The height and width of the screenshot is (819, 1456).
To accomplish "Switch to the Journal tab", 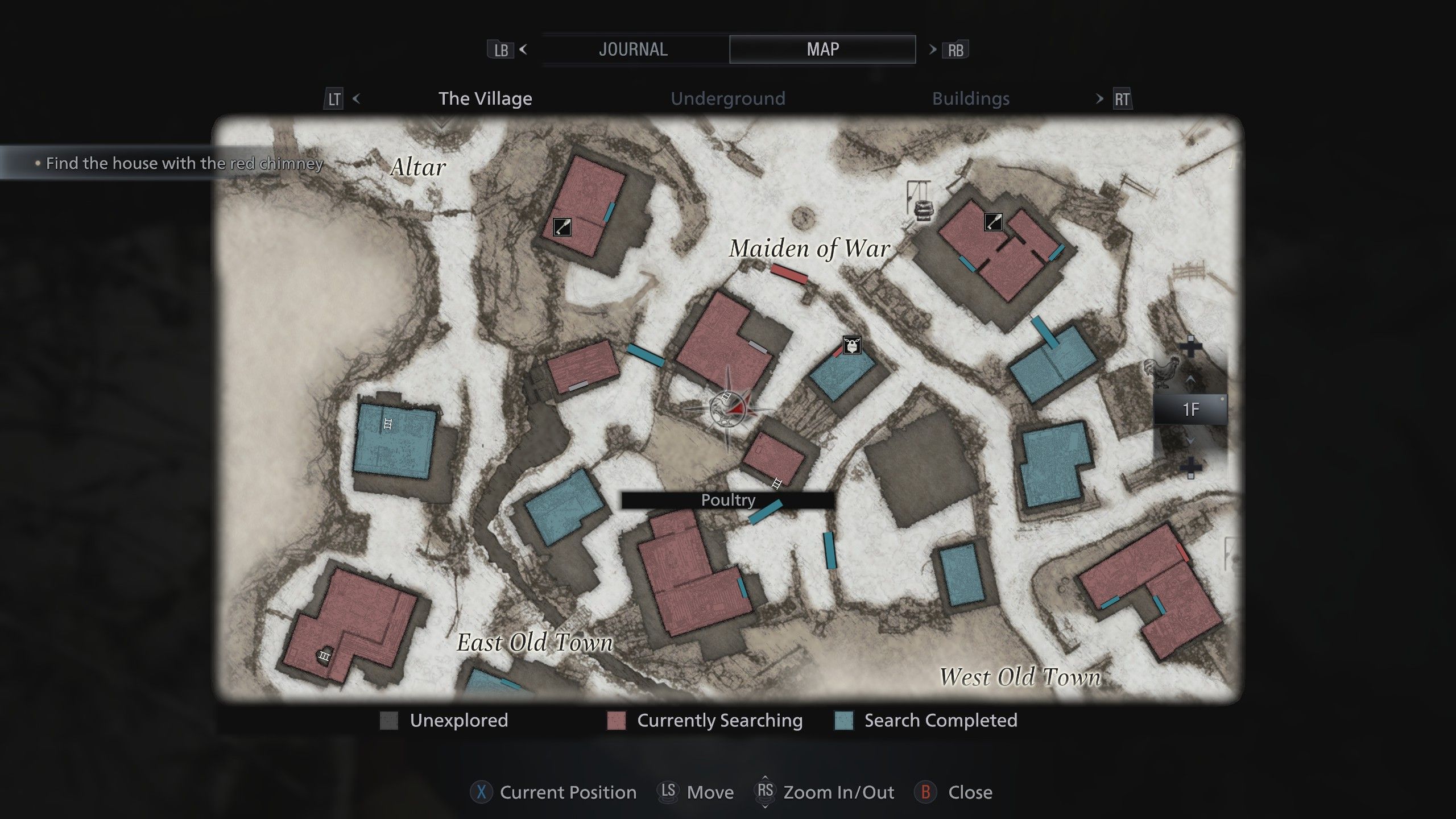I will pos(633,49).
